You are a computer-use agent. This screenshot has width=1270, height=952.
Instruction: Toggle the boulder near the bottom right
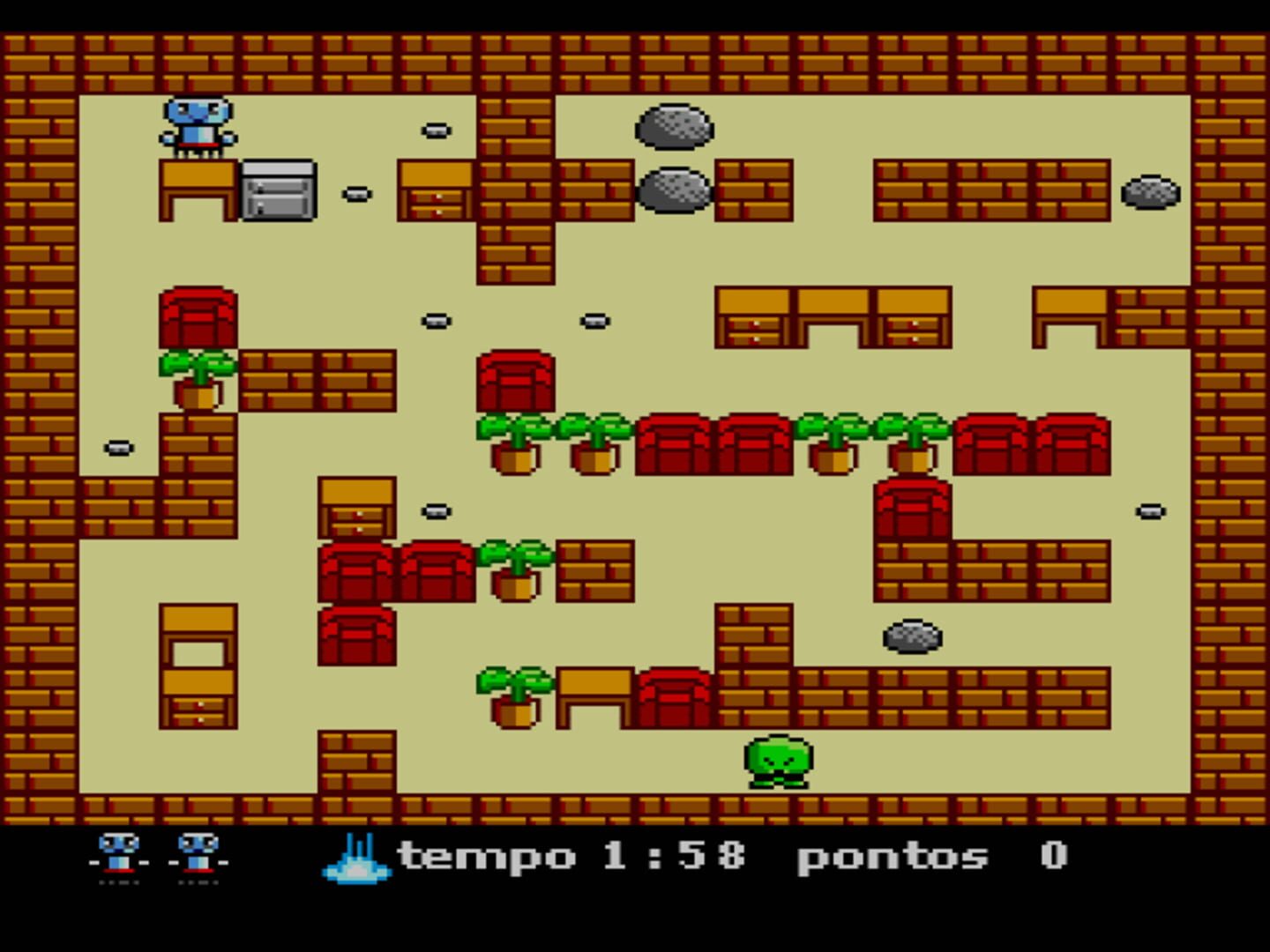tap(910, 636)
